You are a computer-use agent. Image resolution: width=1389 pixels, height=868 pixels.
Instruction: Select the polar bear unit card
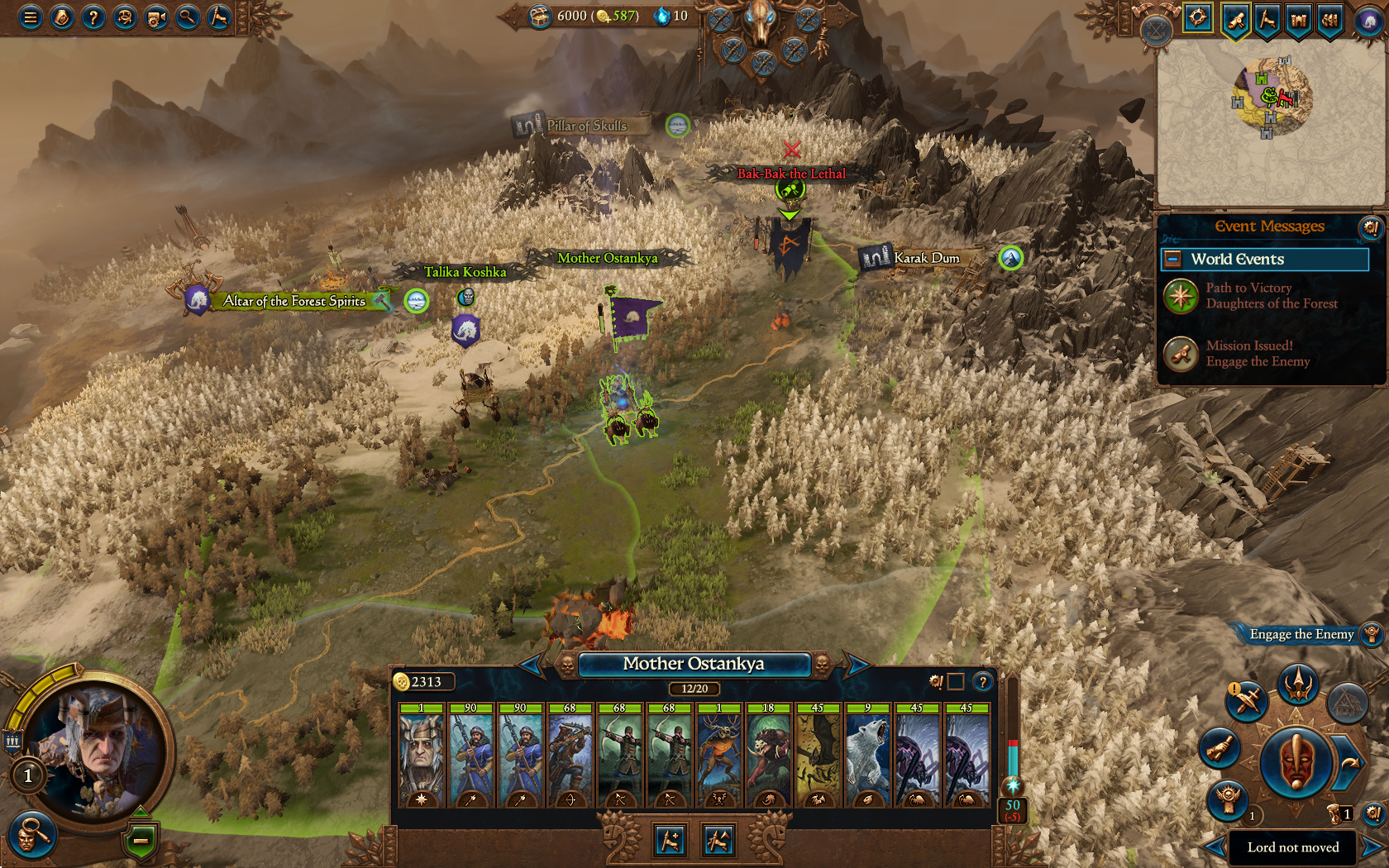pos(867,756)
